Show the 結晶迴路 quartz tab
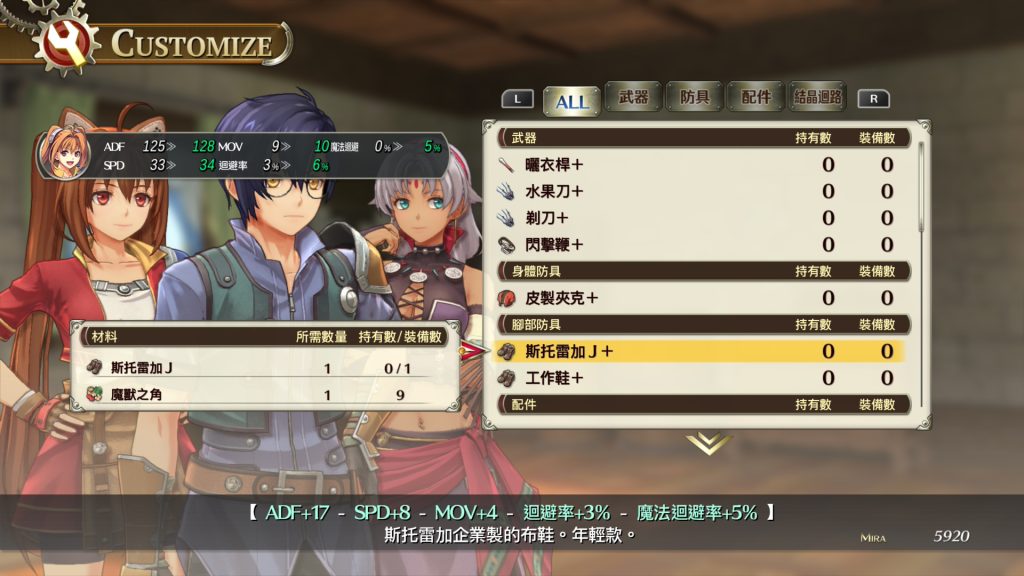The width and height of the screenshot is (1024, 576). [x=817, y=97]
